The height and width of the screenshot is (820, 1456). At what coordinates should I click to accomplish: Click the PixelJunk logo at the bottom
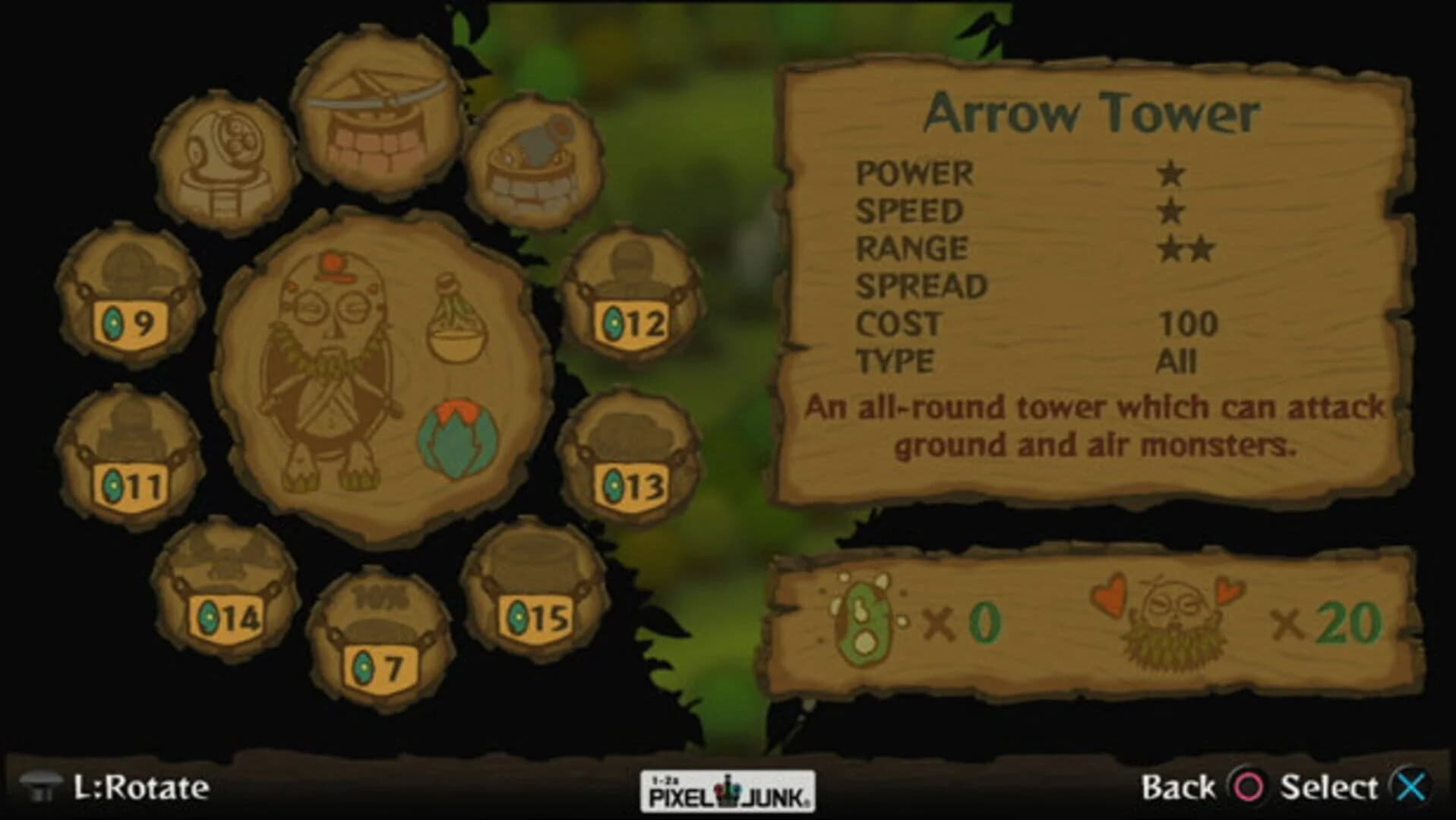[x=727, y=788]
